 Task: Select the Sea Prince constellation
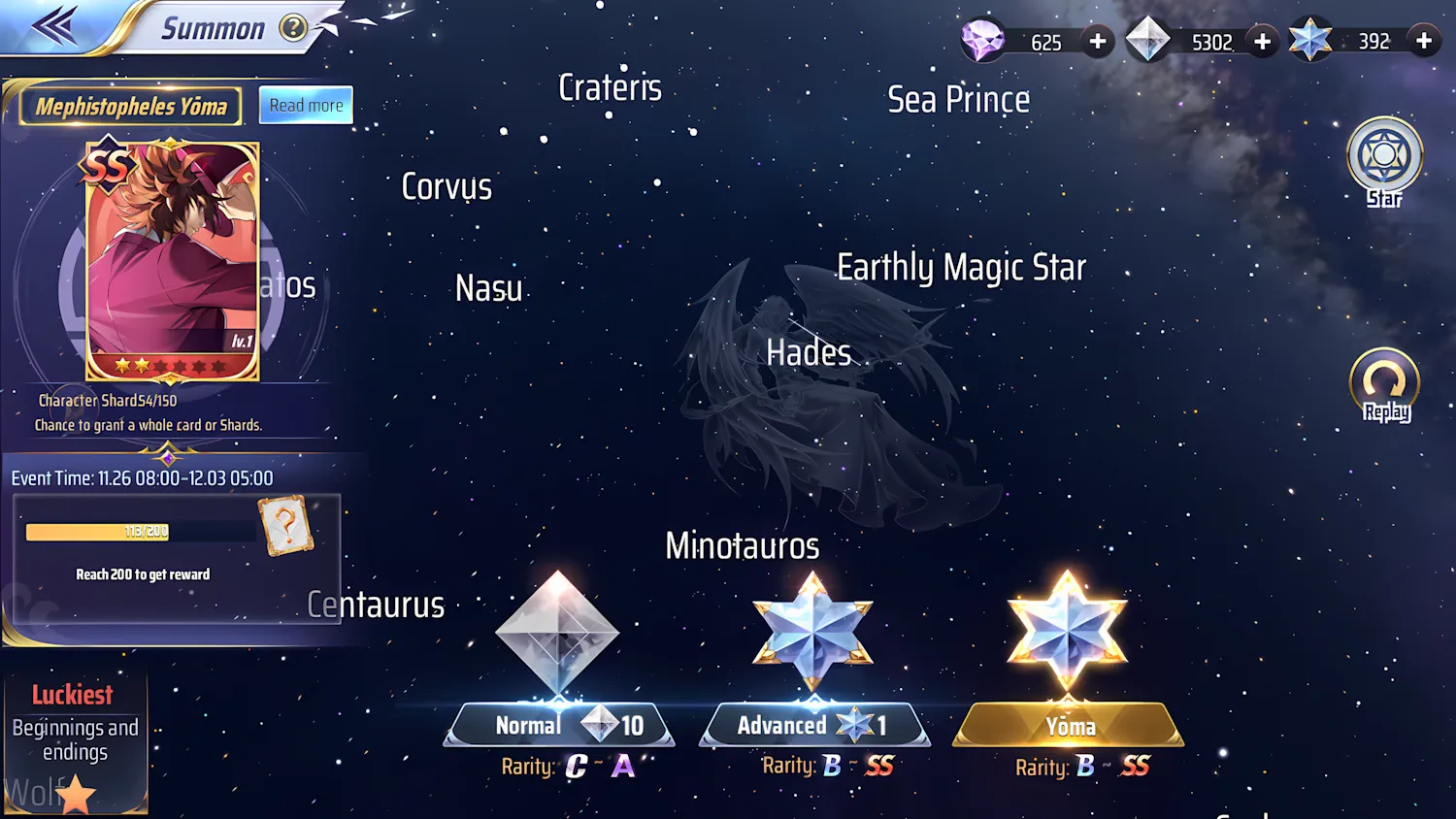(959, 98)
